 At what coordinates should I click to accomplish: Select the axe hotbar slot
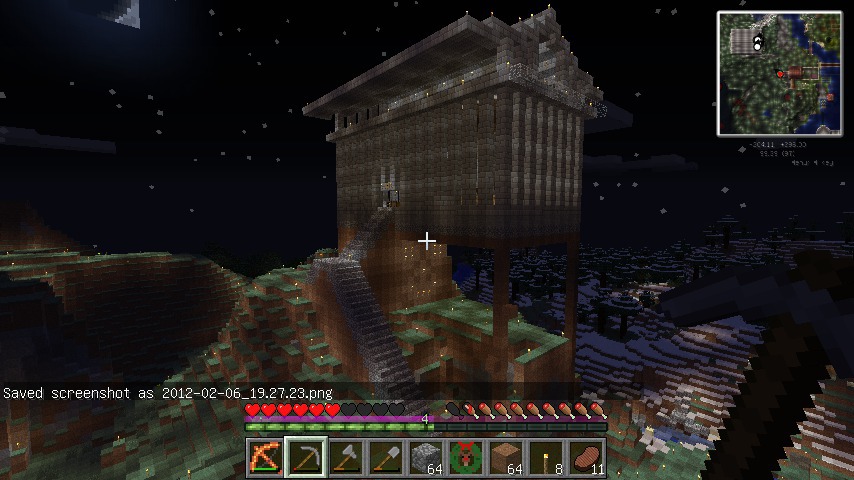click(345, 458)
